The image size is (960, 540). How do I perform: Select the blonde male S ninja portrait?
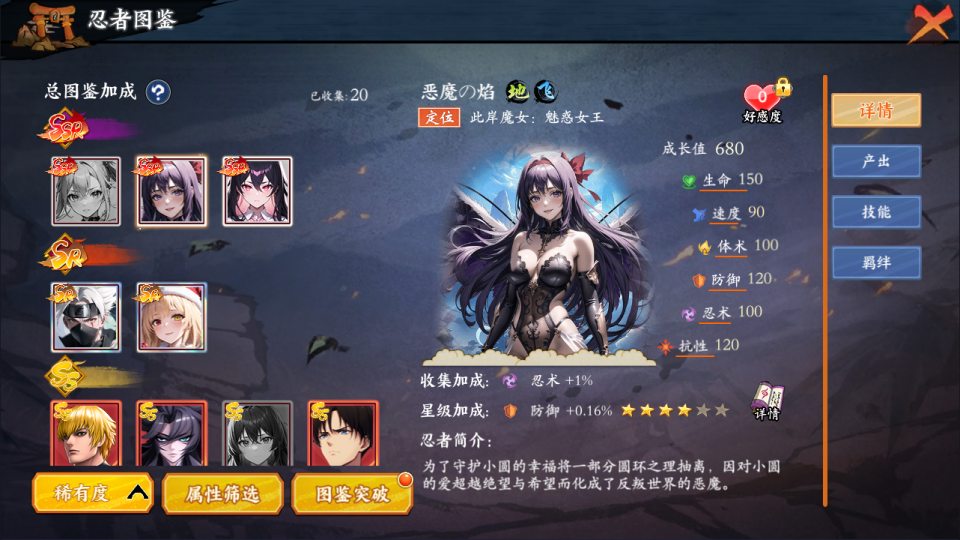(x=86, y=434)
